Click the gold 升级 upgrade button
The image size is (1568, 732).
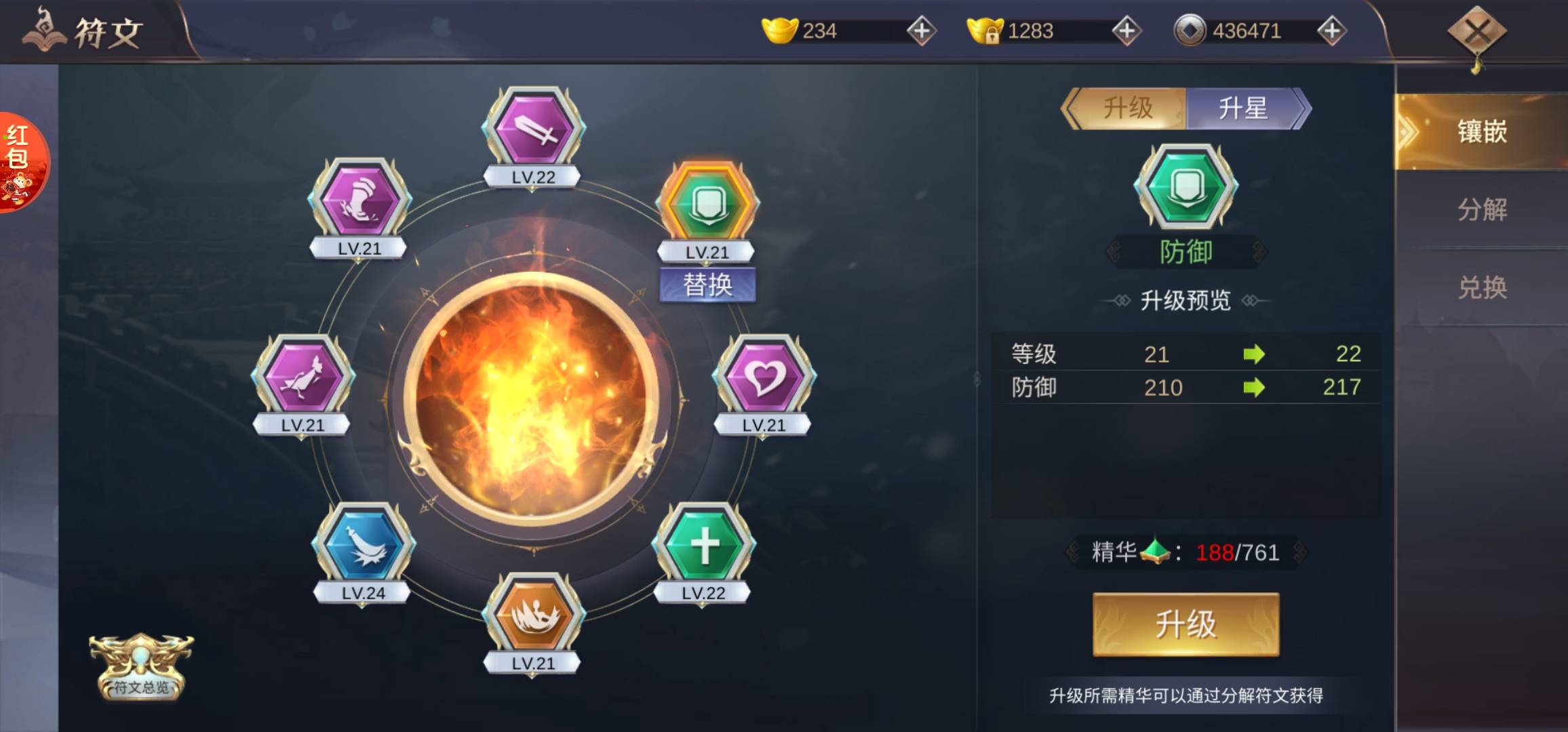coord(1185,624)
